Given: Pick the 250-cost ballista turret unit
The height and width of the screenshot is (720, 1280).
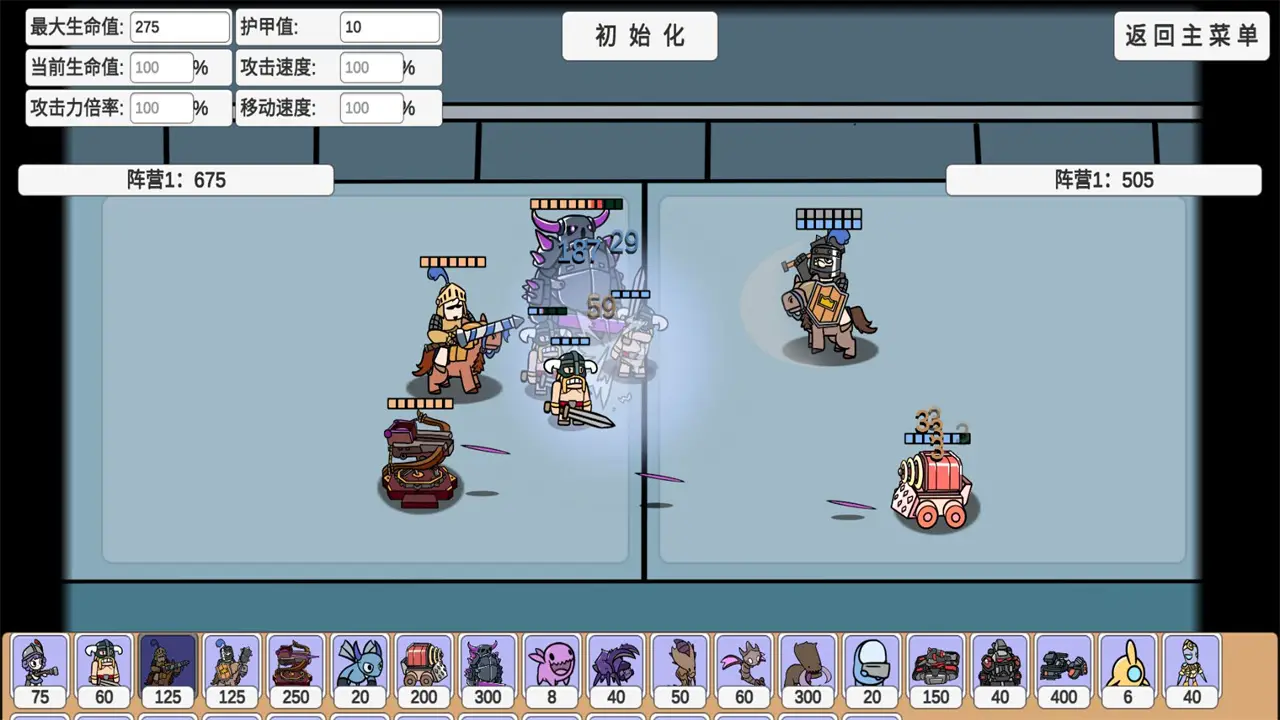Looking at the screenshot, I should 295,670.
